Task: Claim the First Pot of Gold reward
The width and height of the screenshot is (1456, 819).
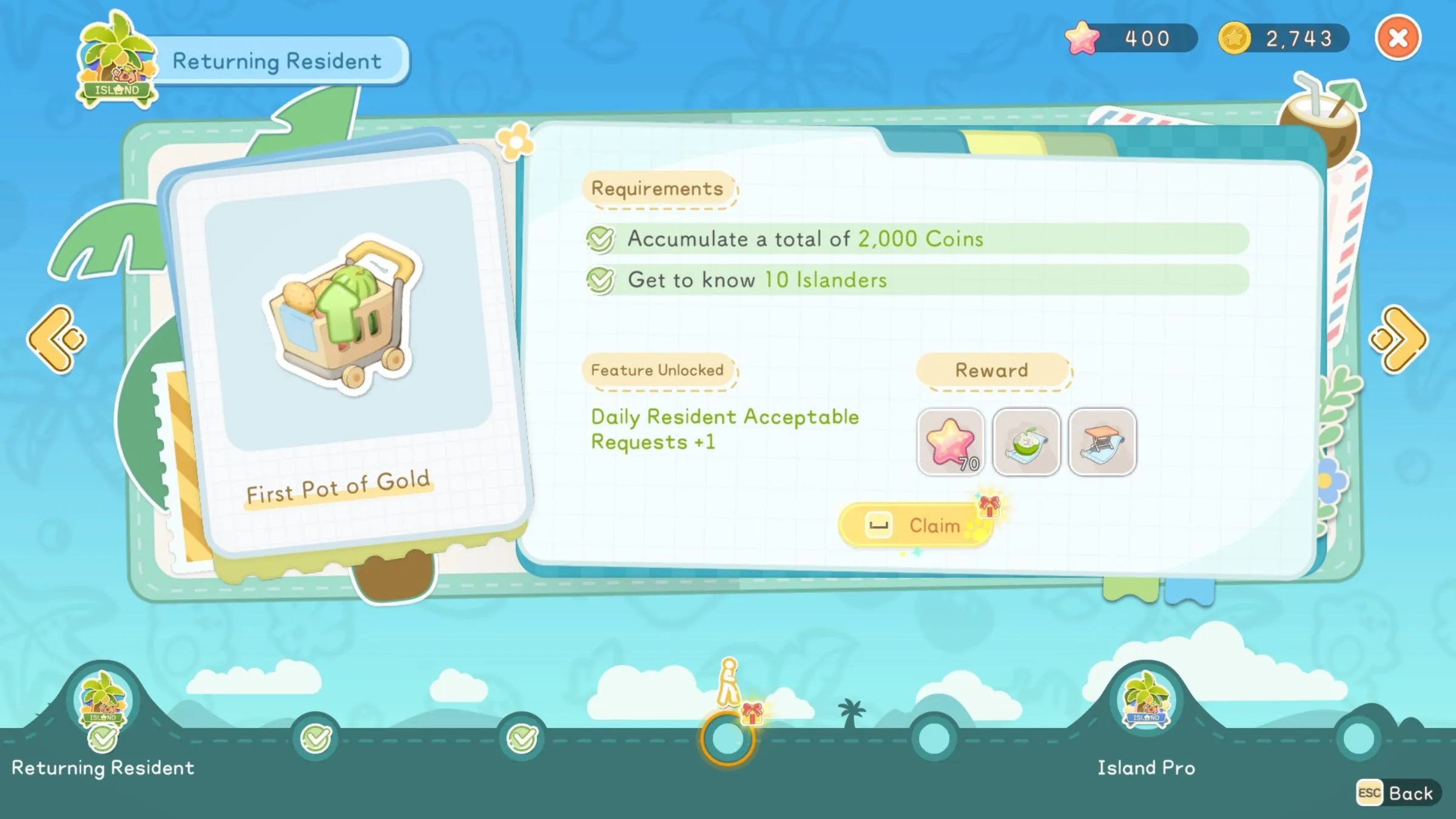Action: coord(916,525)
